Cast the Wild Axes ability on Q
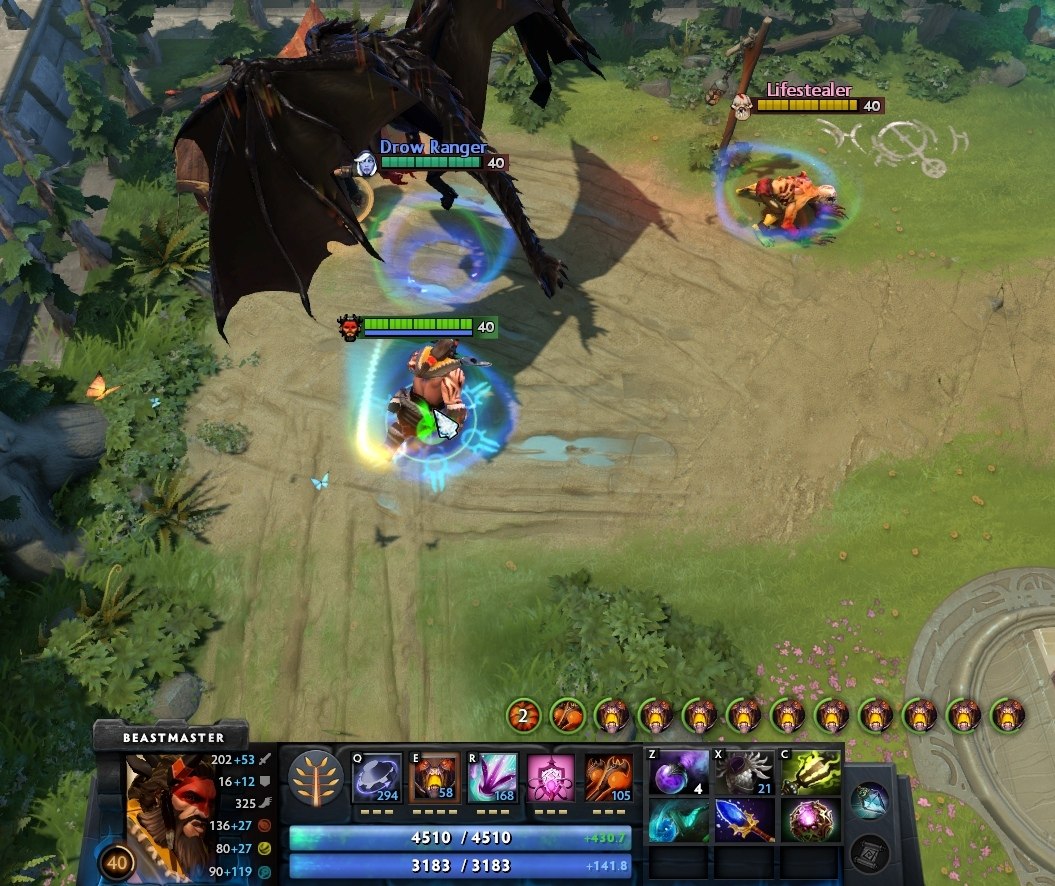 (x=377, y=778)
